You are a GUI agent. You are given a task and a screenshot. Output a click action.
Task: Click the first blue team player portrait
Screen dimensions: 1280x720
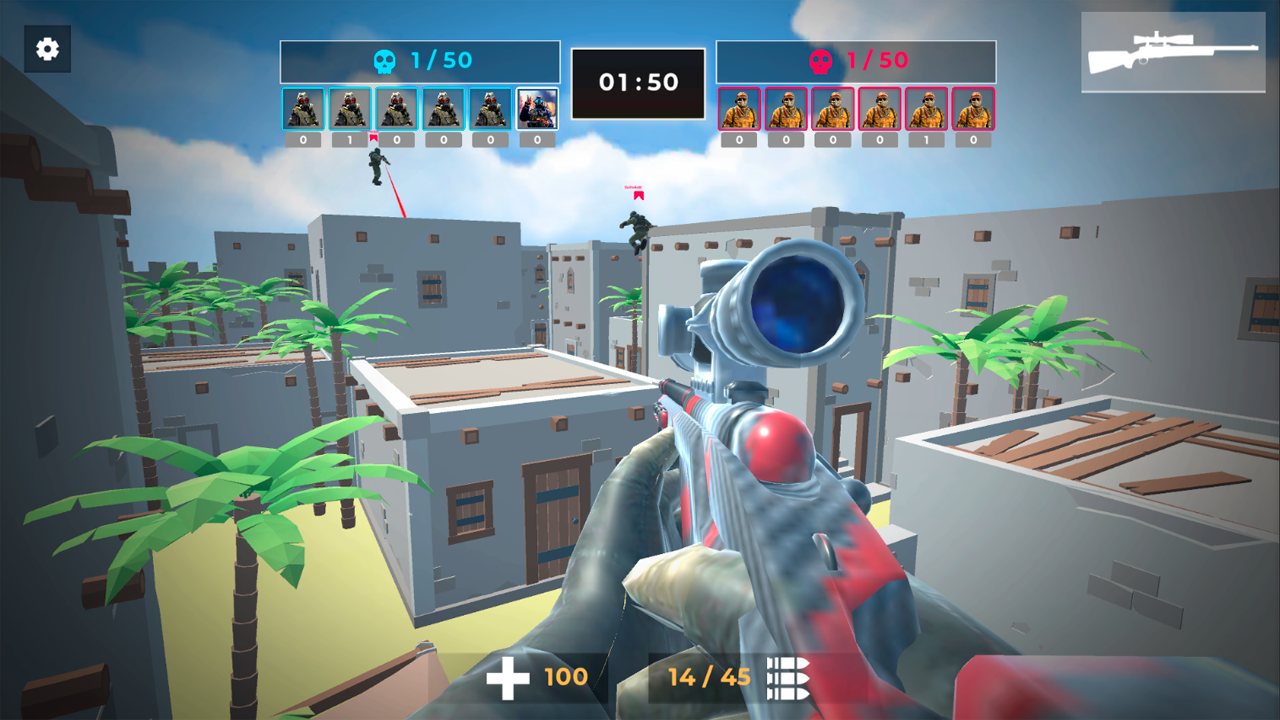(302, 108)
